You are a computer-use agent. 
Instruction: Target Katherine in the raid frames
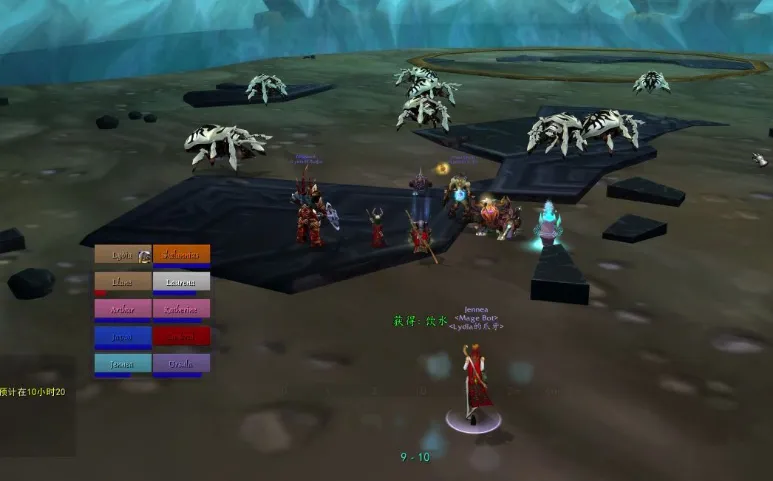(x=181, y=309)
